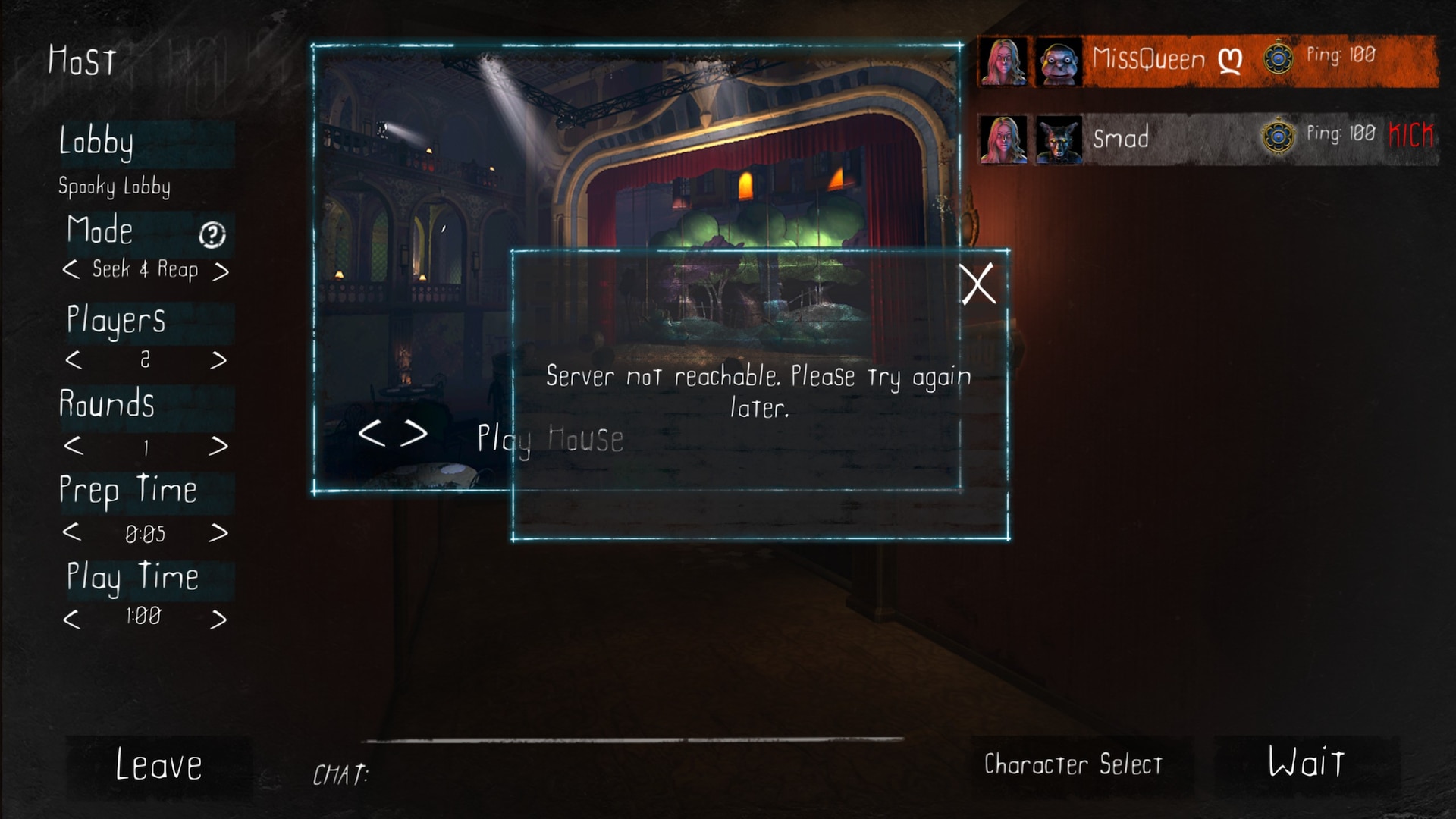Decrease the Prep Time
Screen dimensions: 1456x819
tap(71, 532)
